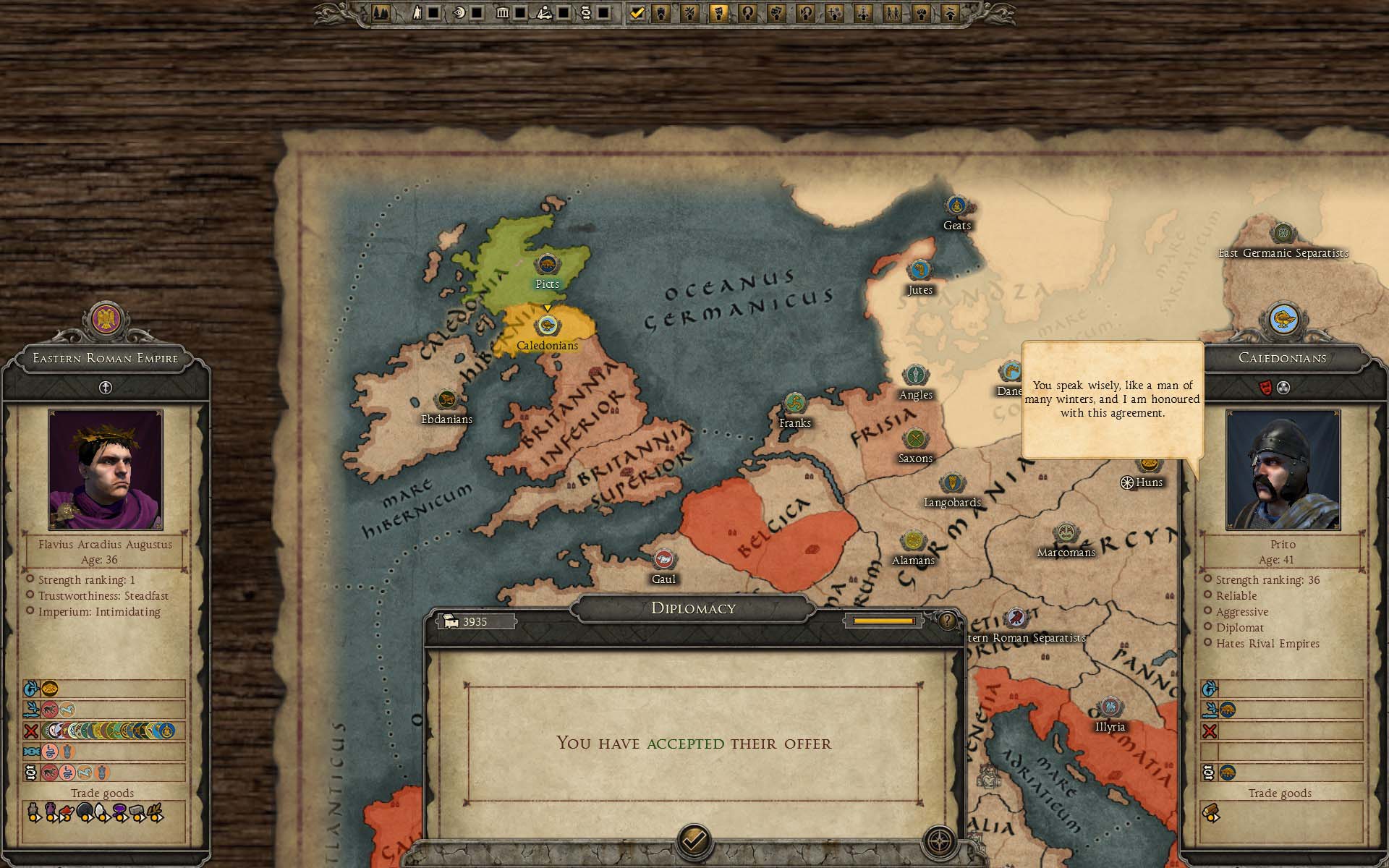
Task: Select the Saxons faction marker
Action: coord(915,439)
